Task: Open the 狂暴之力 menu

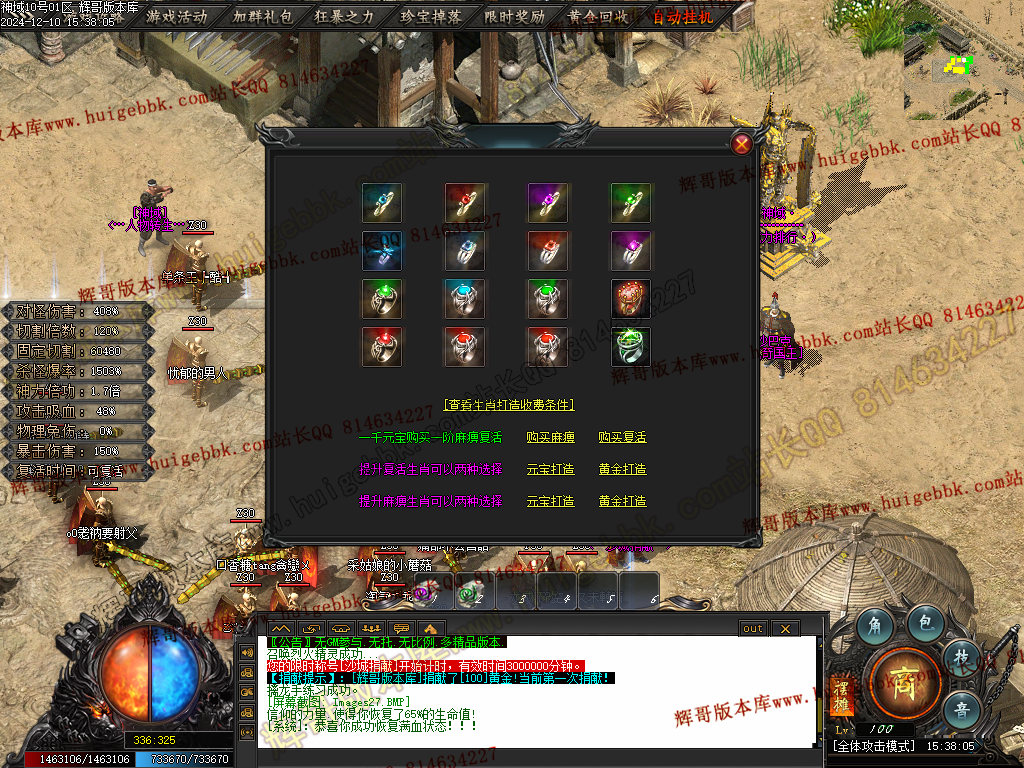Action: [345, 16]
